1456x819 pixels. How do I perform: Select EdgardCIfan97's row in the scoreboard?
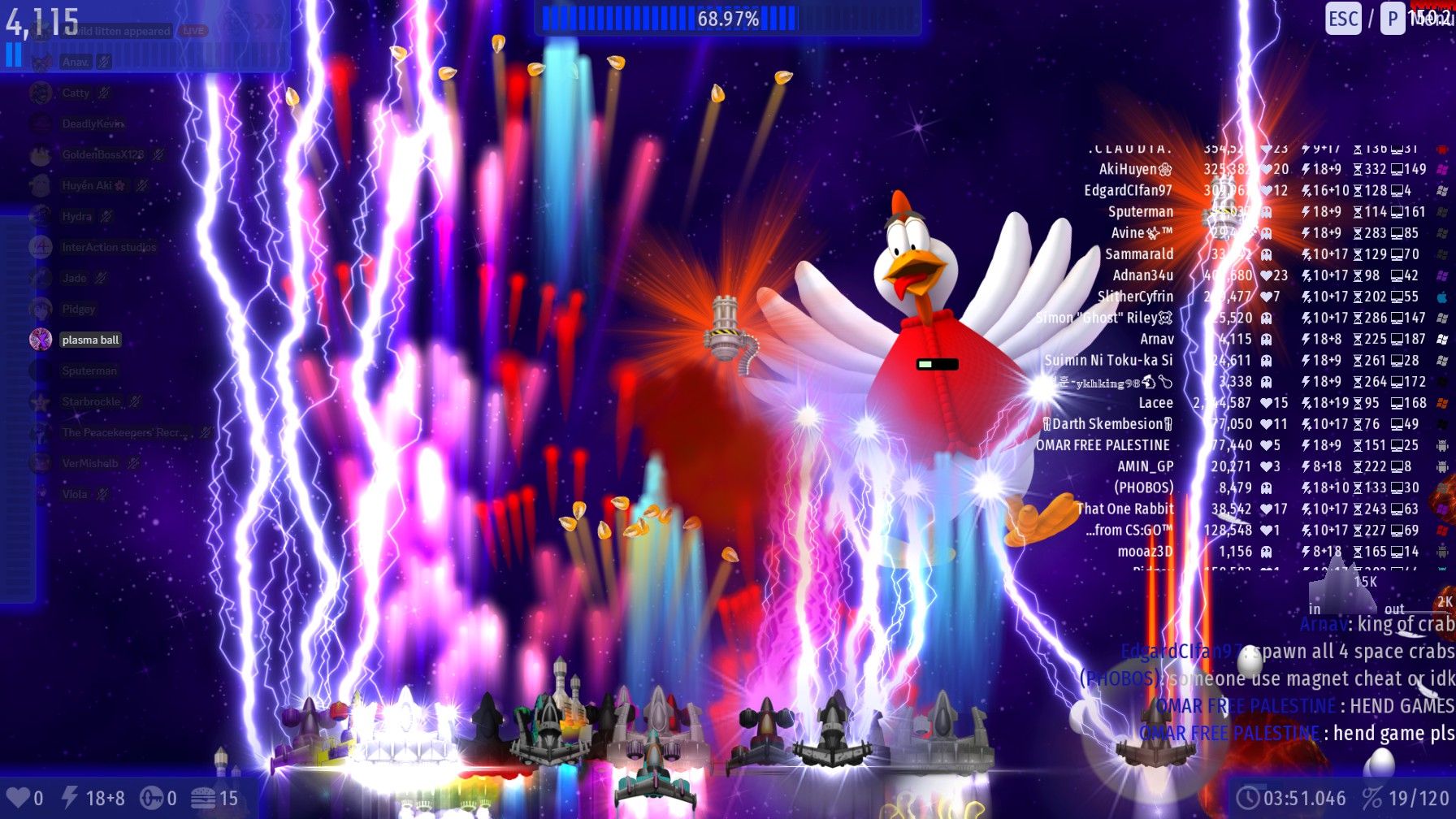pyautogui.click(x=1128, y=190)
